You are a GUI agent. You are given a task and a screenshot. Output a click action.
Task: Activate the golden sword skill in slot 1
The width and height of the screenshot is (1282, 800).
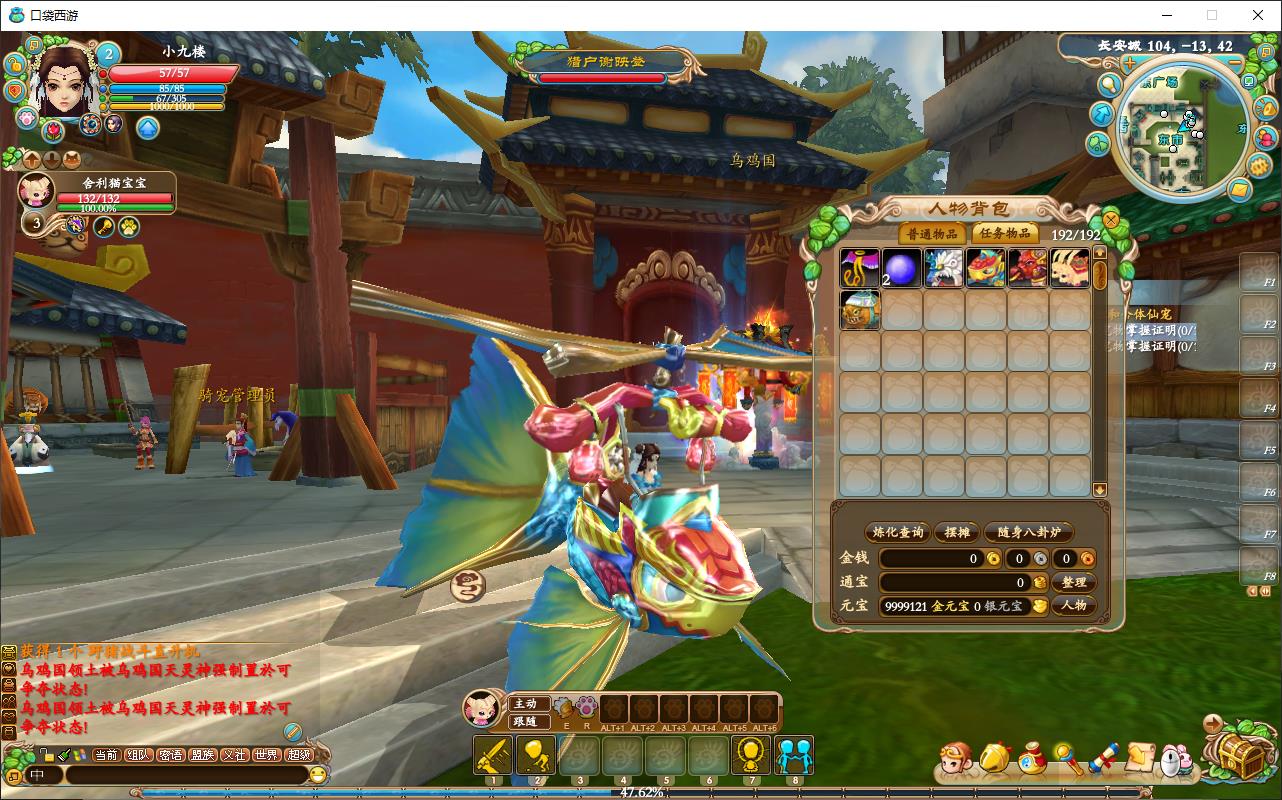click(492, 755)
